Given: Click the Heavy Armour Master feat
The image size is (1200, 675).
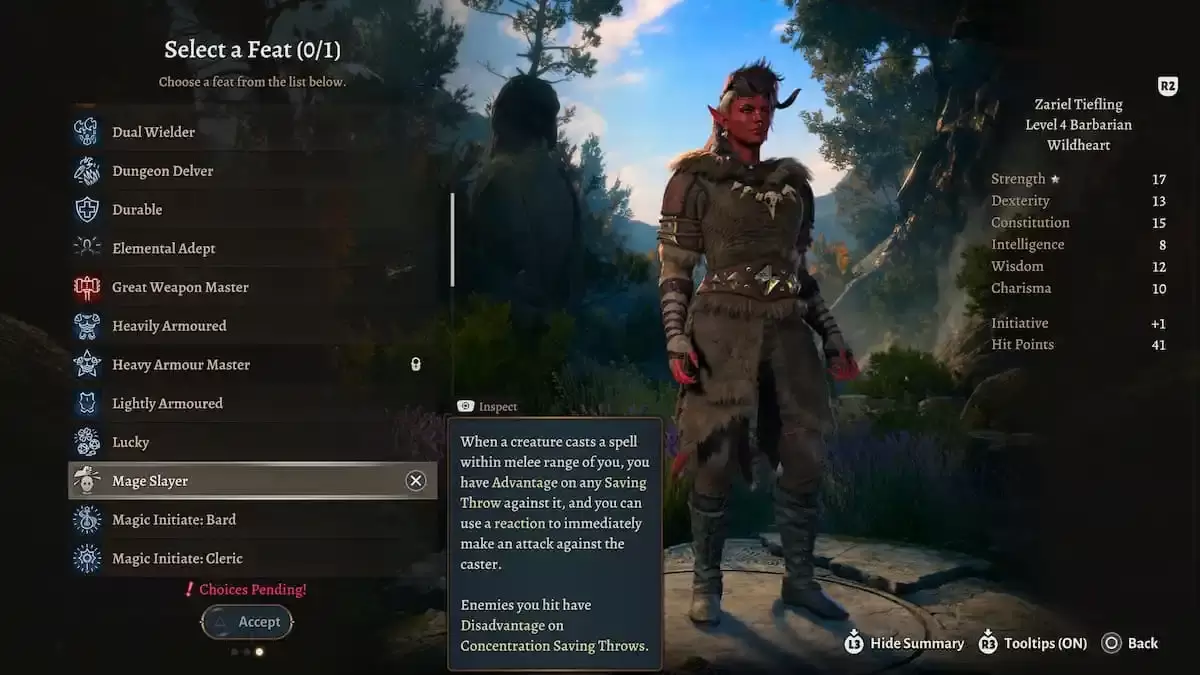Looking at the screenshot, I should (x=180, y=365).
